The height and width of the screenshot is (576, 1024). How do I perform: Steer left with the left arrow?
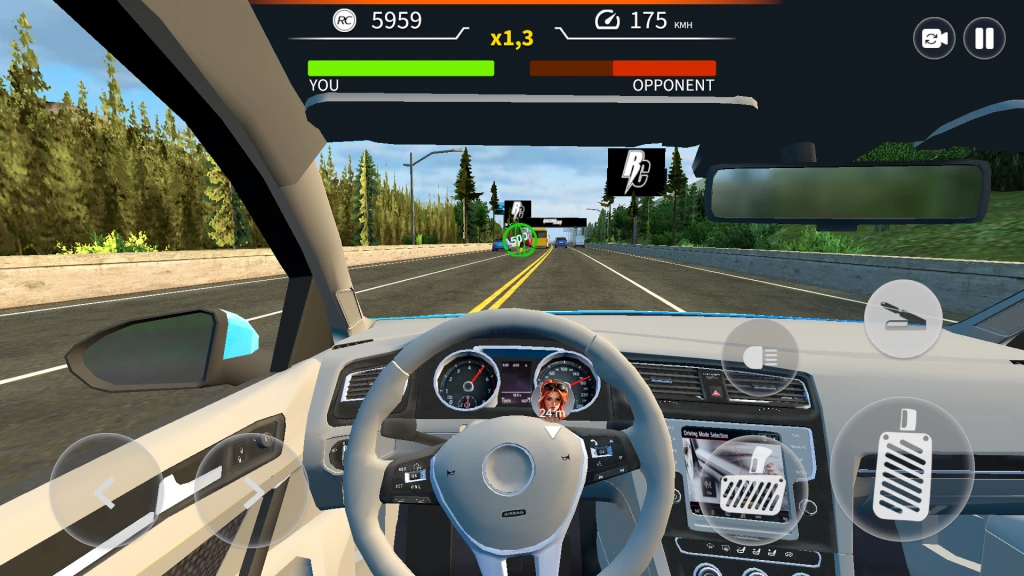105,490
